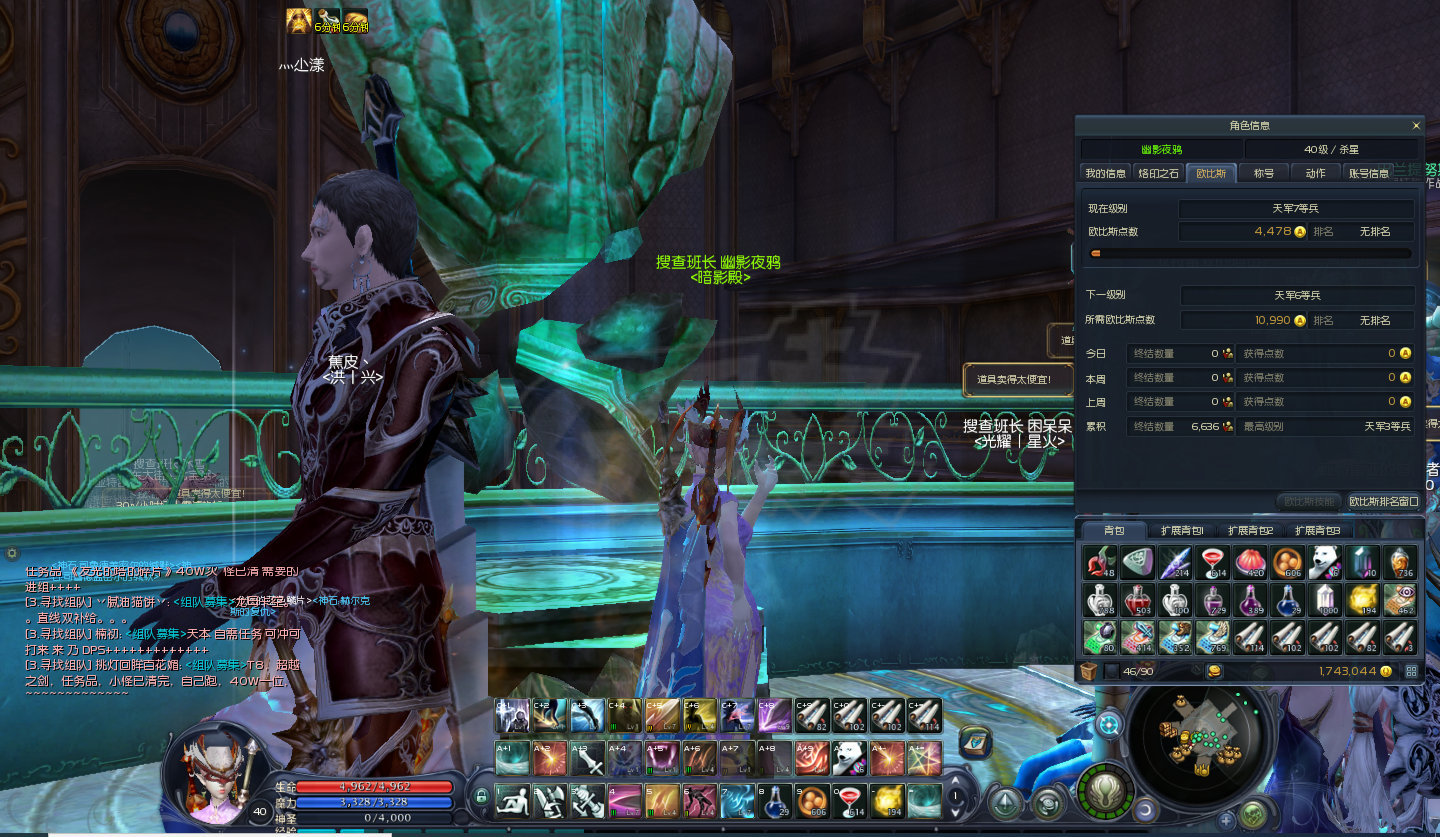The image size is (1440, 837).
Task: Switch to the 动作 tab
Action: tap(1316, 173)
